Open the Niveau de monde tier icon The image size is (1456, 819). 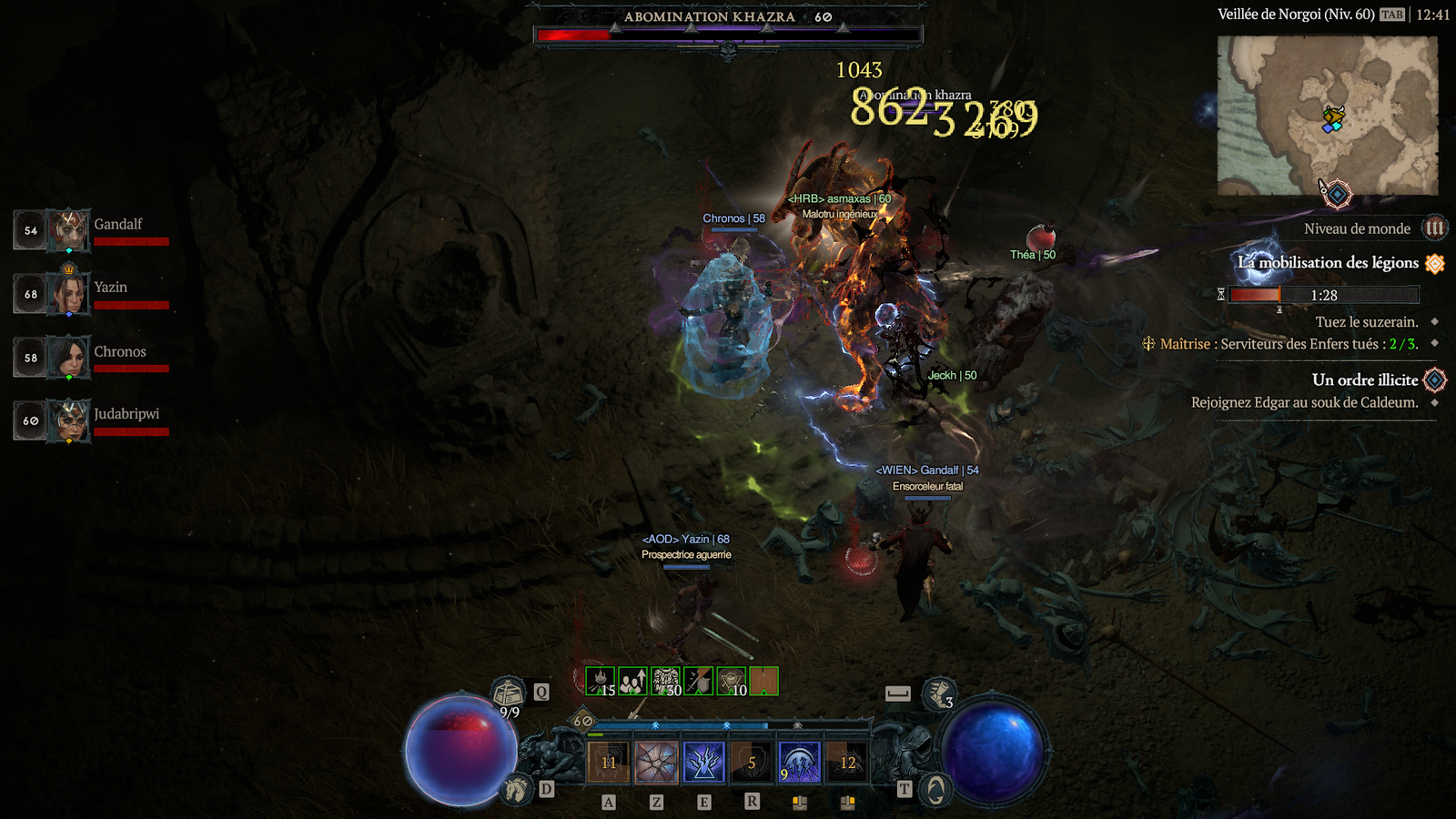pos(1434,228)
